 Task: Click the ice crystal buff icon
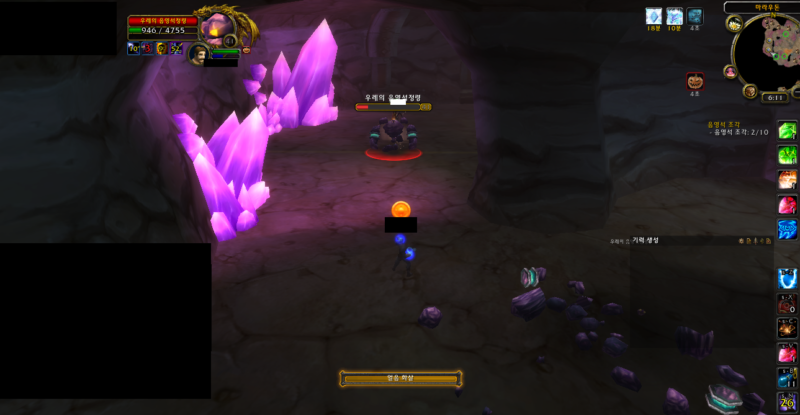click(x=652, y=16)
